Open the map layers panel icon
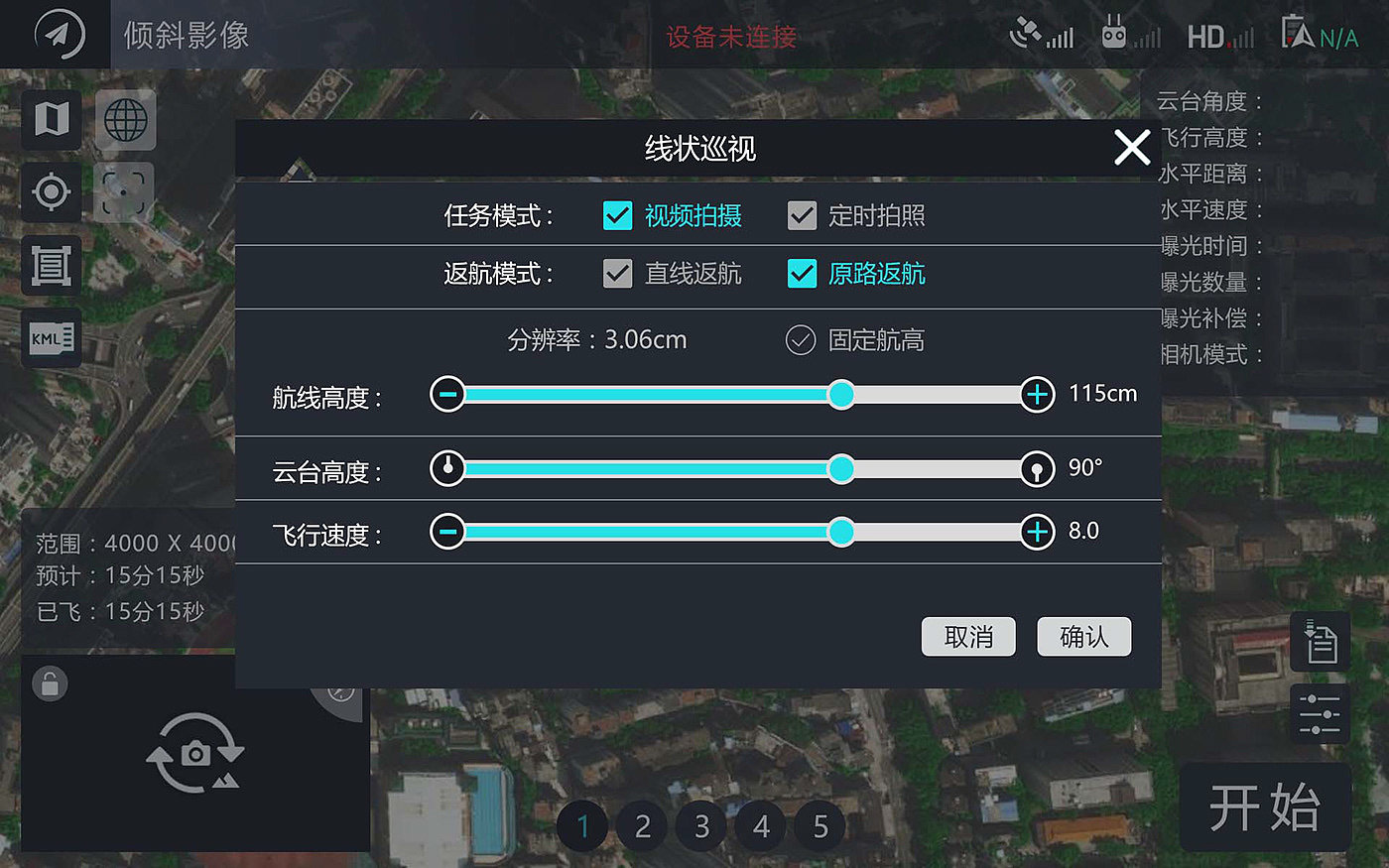 [51, 119]
